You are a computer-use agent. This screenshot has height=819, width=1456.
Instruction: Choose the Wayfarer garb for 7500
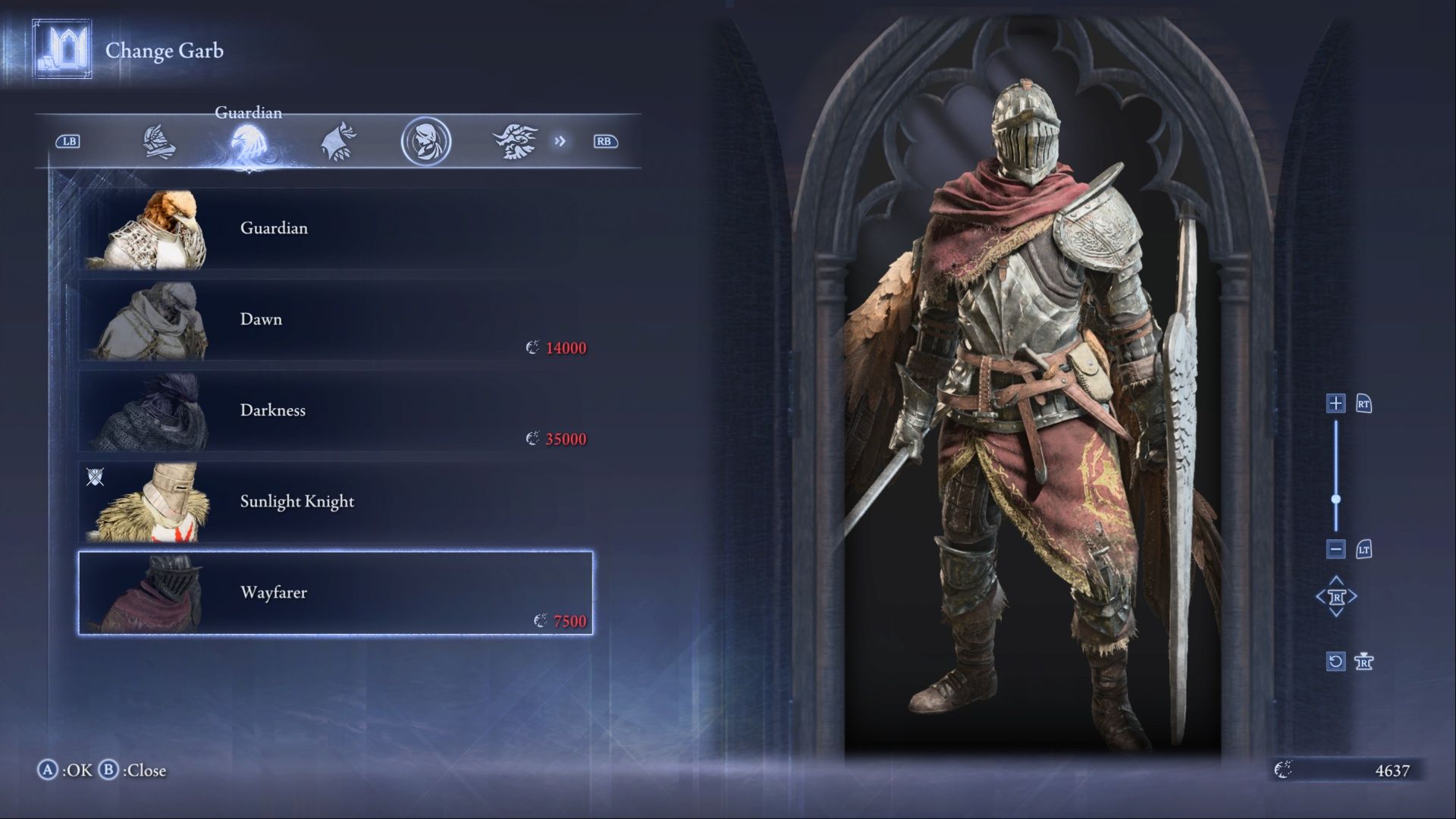(335, 592)
